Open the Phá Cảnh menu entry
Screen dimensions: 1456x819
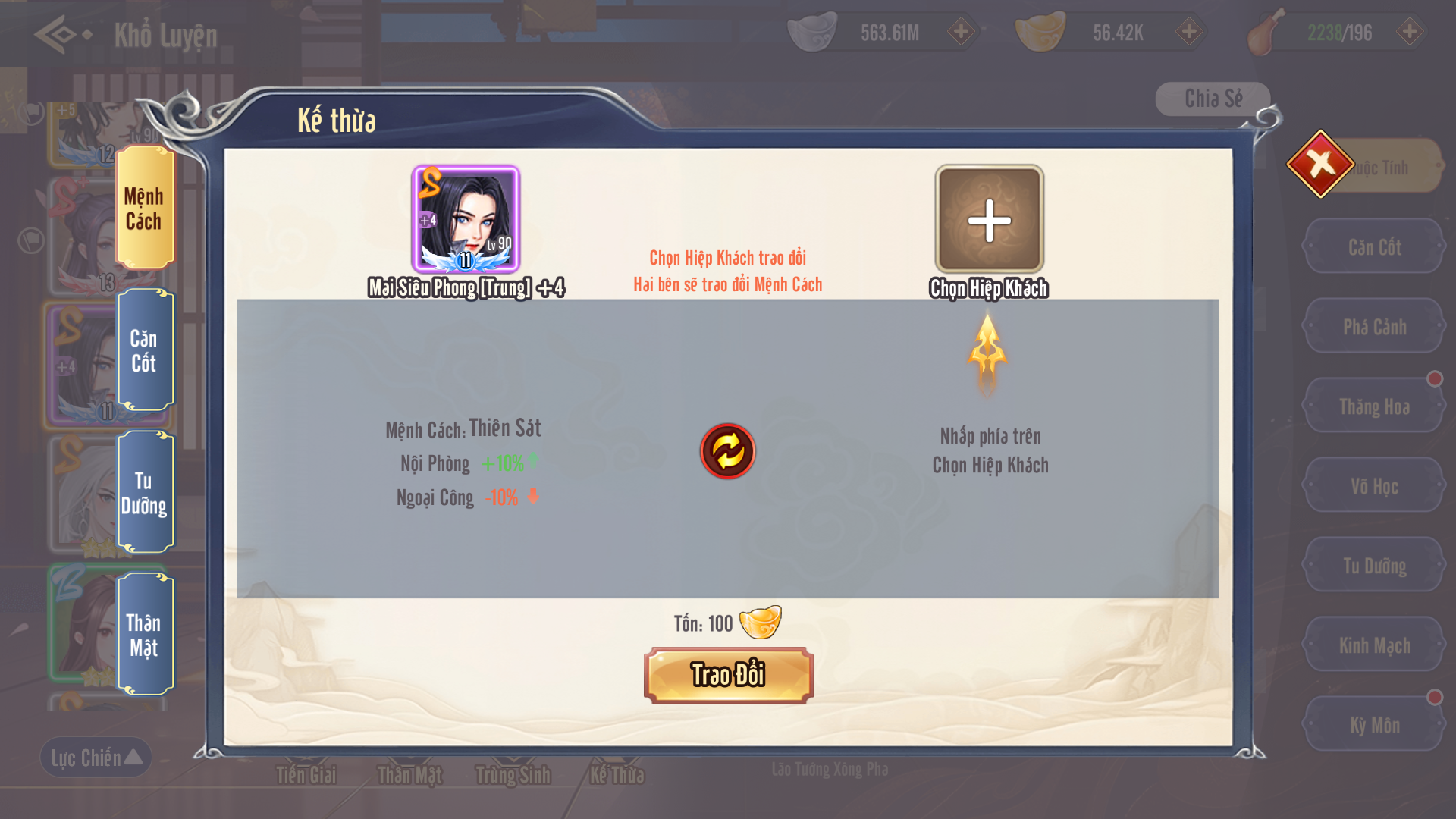click(x=1374, y=327)
